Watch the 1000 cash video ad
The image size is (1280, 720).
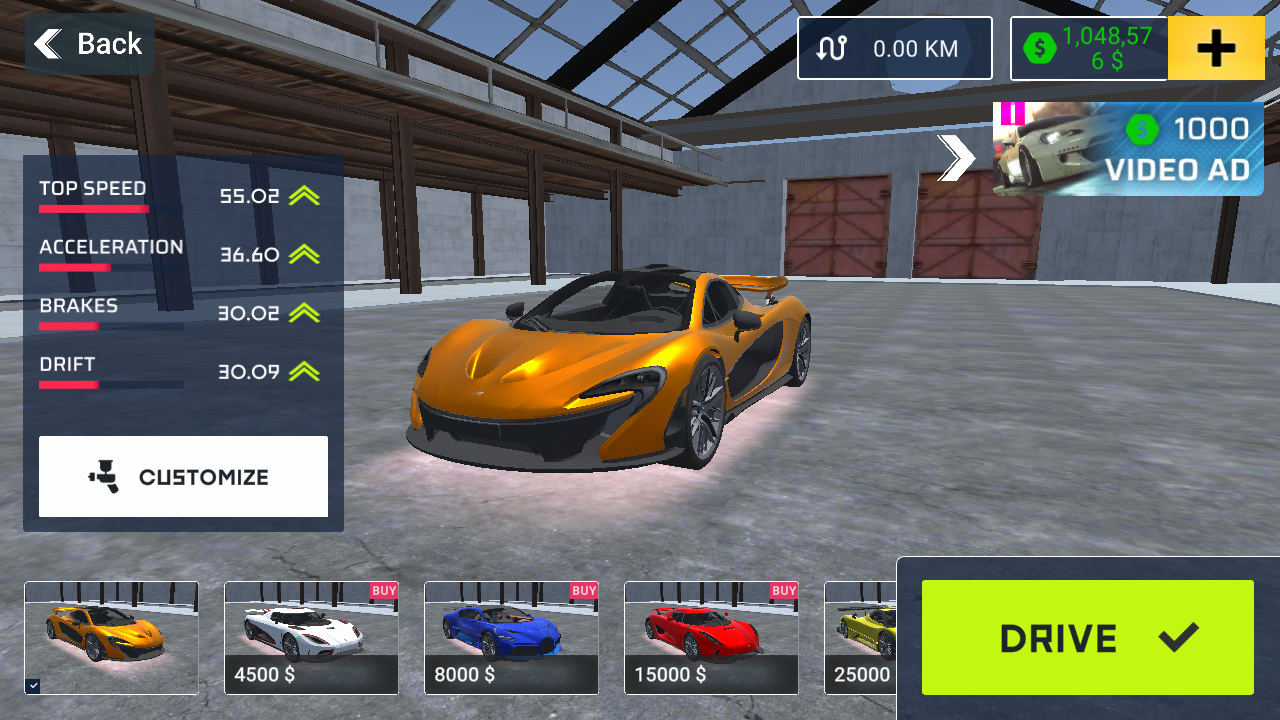[1128, 149]
